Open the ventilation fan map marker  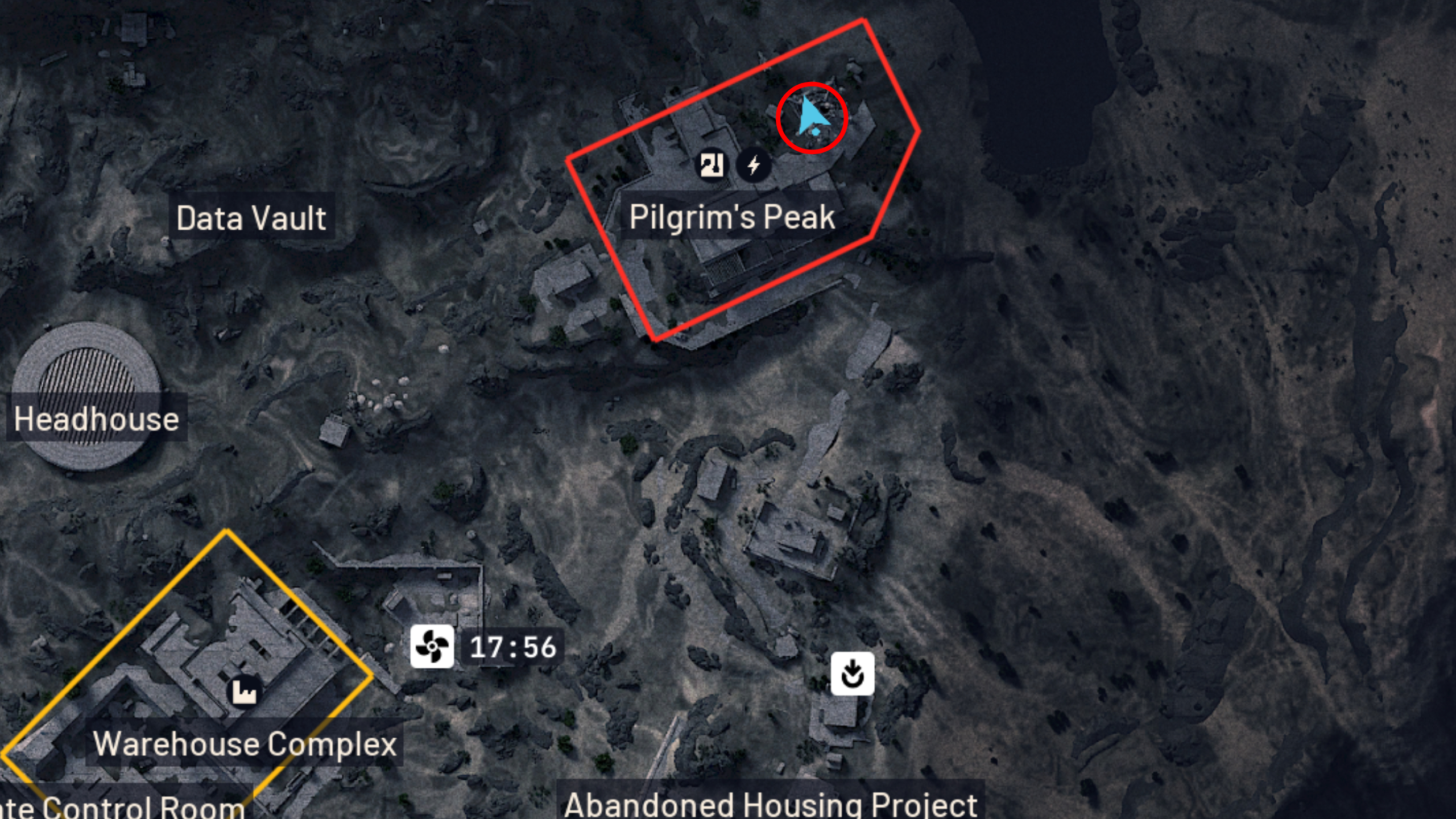coord(431,647)
